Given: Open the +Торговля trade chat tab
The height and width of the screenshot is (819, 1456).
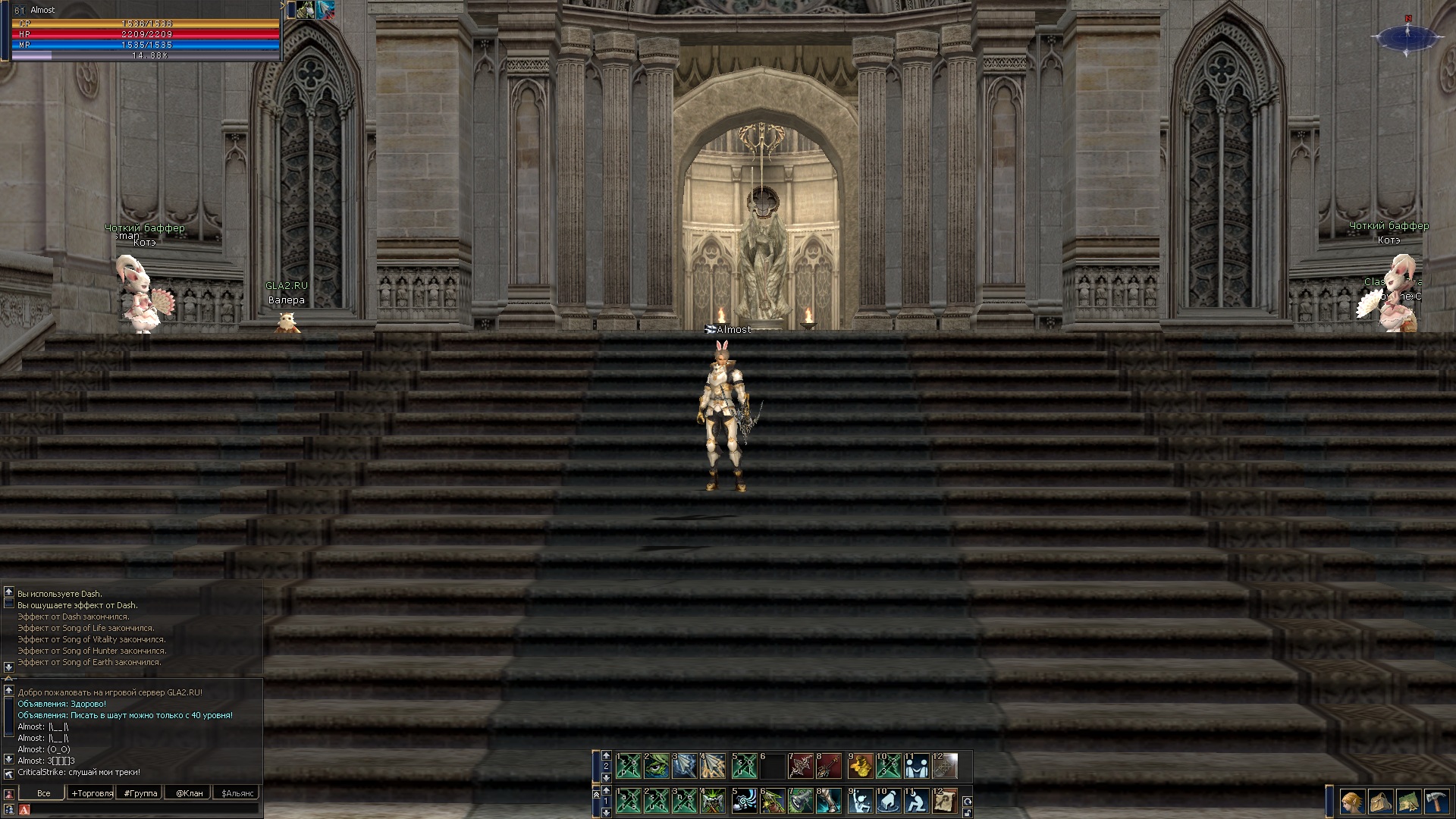Looking at the screenshot, I should [x=92, y=793].
